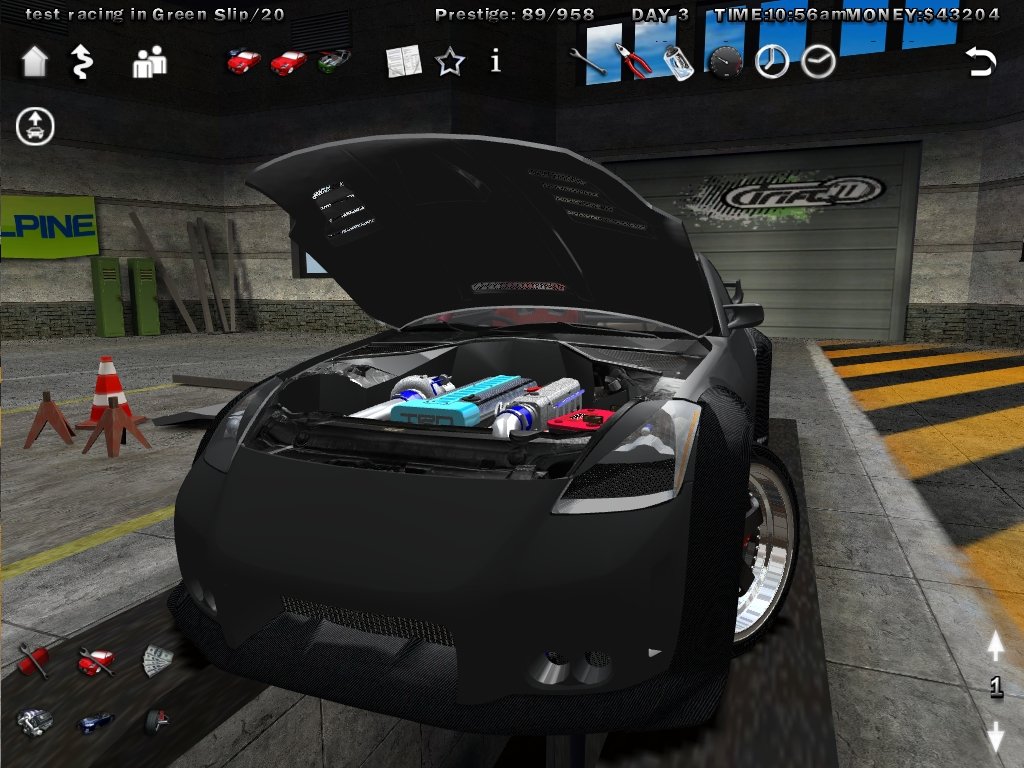Select the silver wrench tool
The height and width of the screenshot is (768, 1024).
(587, 62)
